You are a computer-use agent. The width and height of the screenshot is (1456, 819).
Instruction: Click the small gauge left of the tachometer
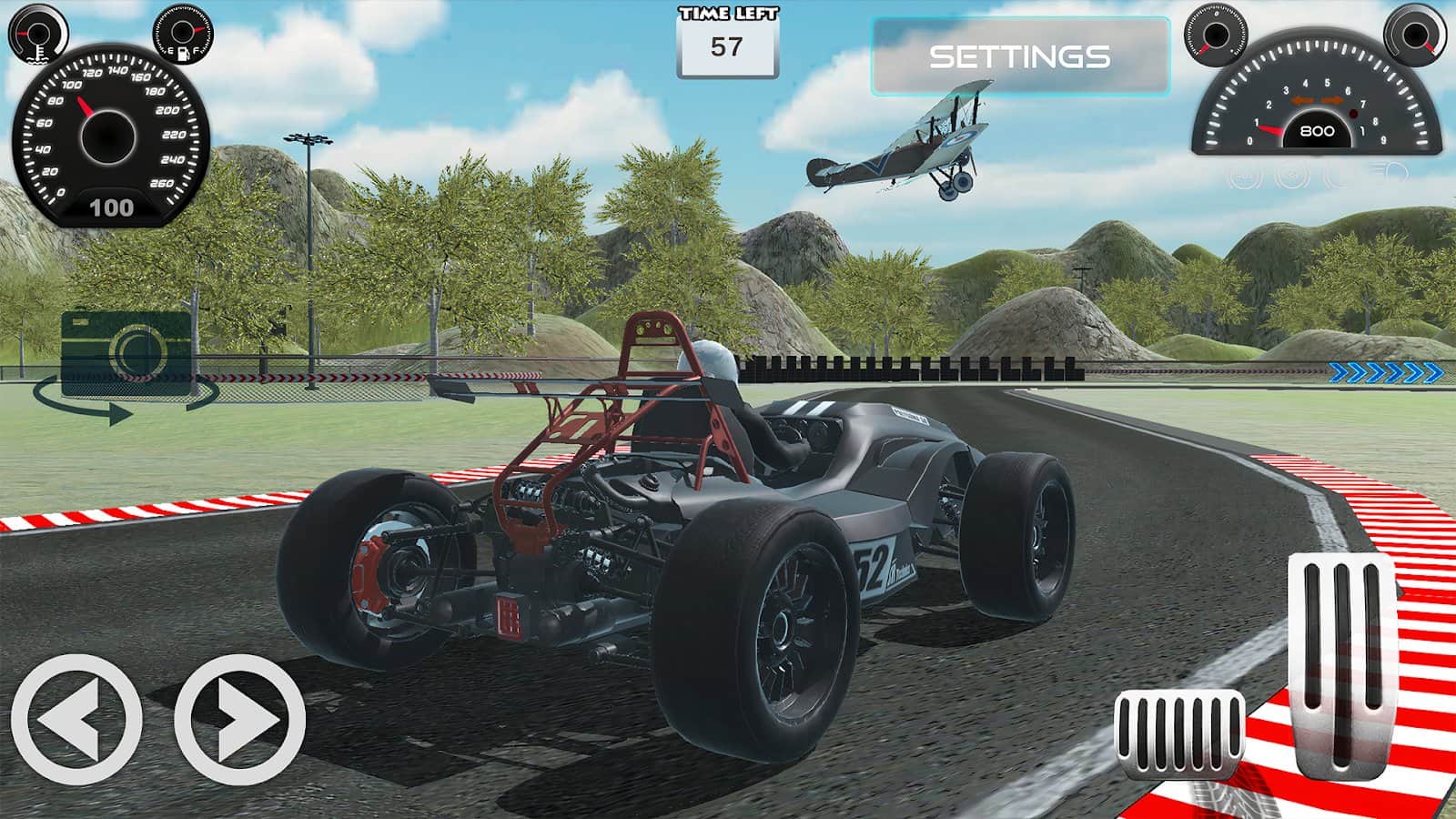click(1216, 36)
